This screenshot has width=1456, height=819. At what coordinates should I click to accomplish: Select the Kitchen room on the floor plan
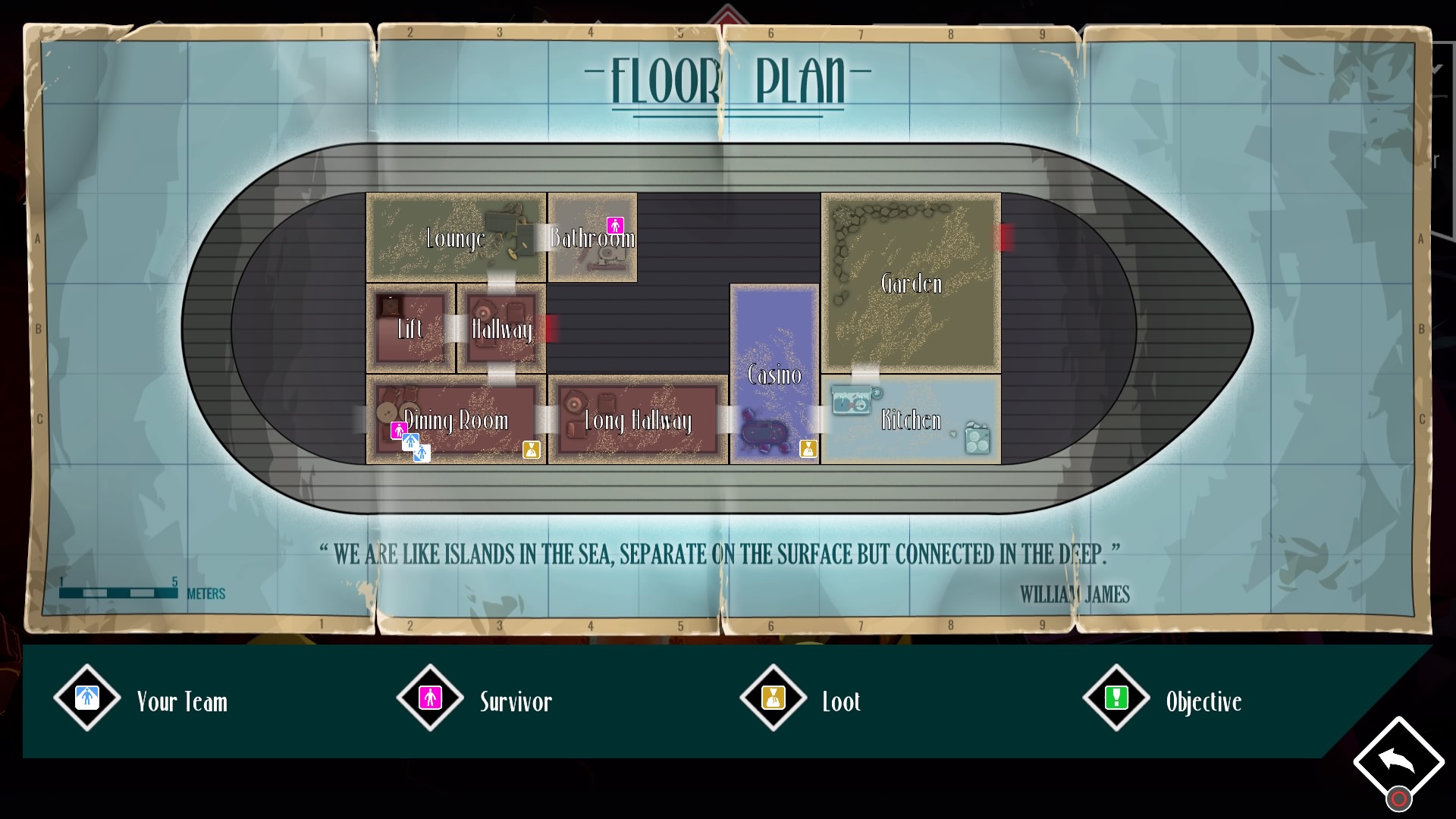[910, 419]
